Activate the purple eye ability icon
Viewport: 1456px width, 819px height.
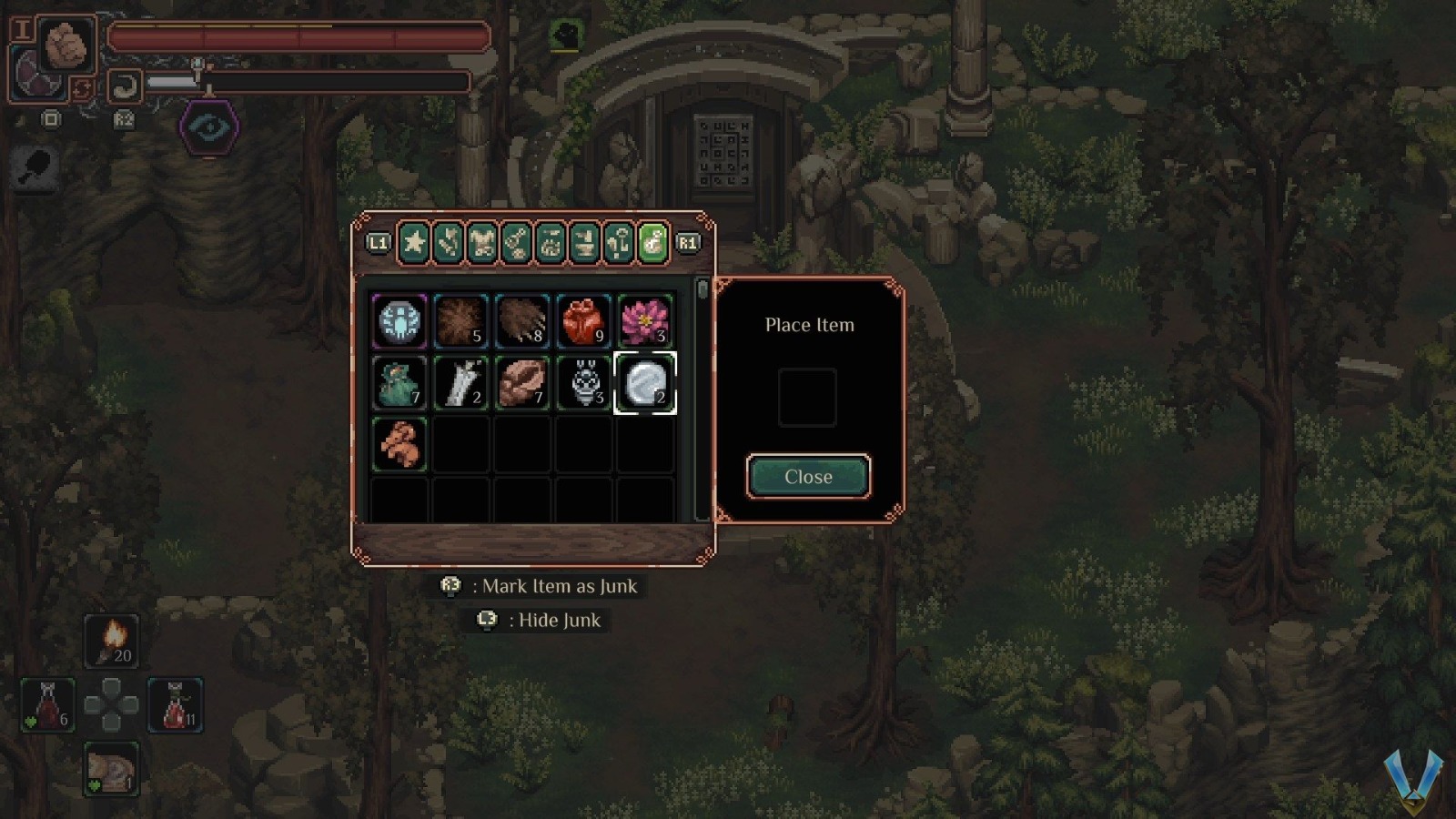pyautogui.click(x=209, y=127)
